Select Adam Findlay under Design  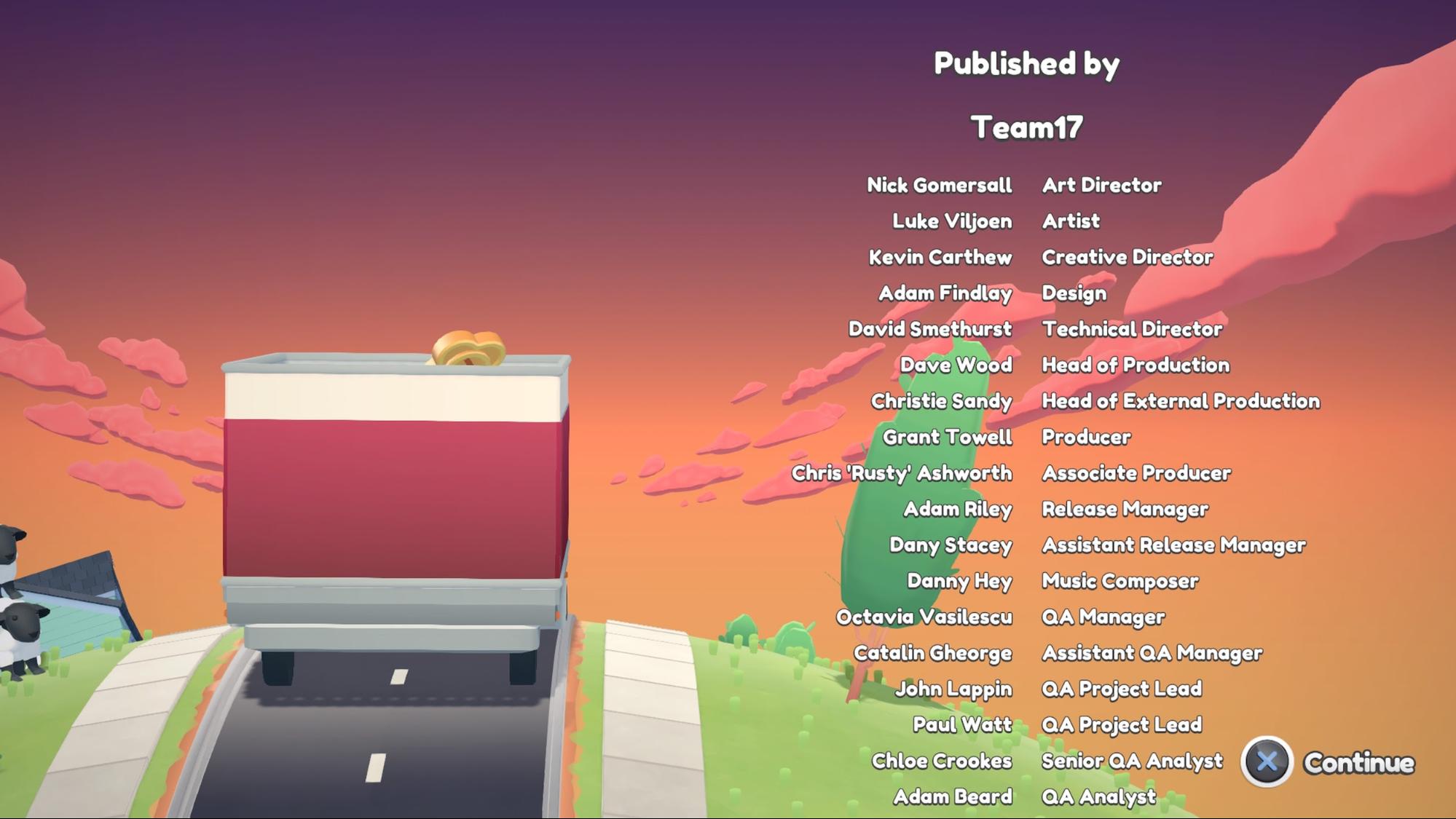pyautogui.click(x=946, y=293)
